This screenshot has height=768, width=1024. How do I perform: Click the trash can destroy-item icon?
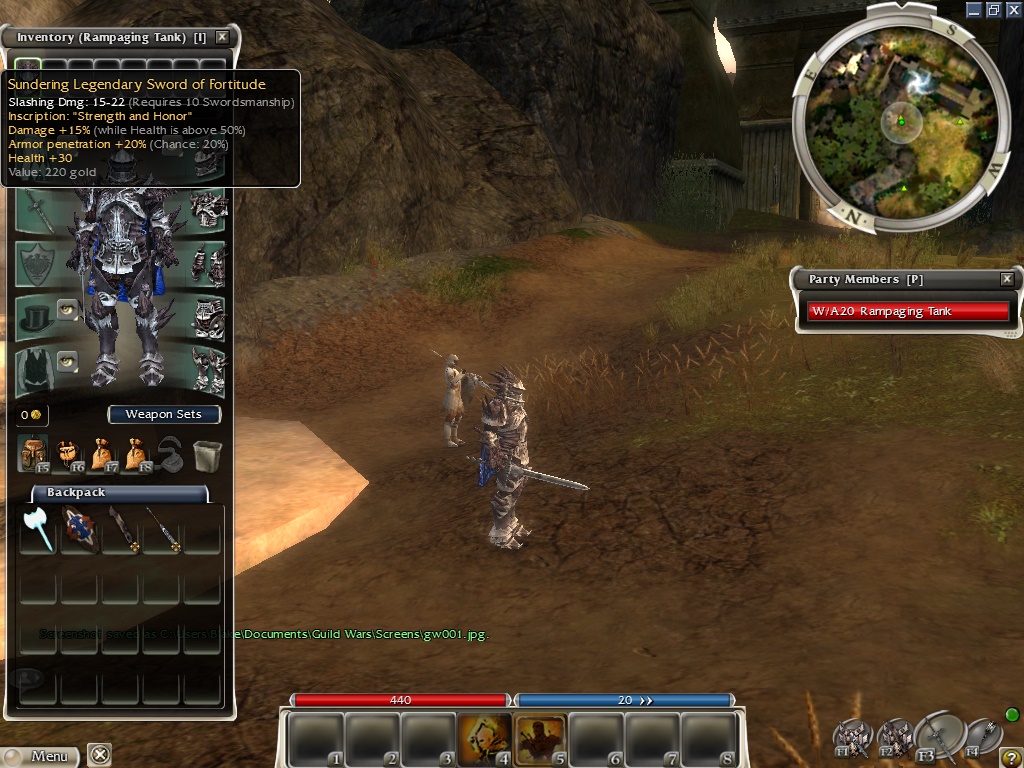point(207,455)
